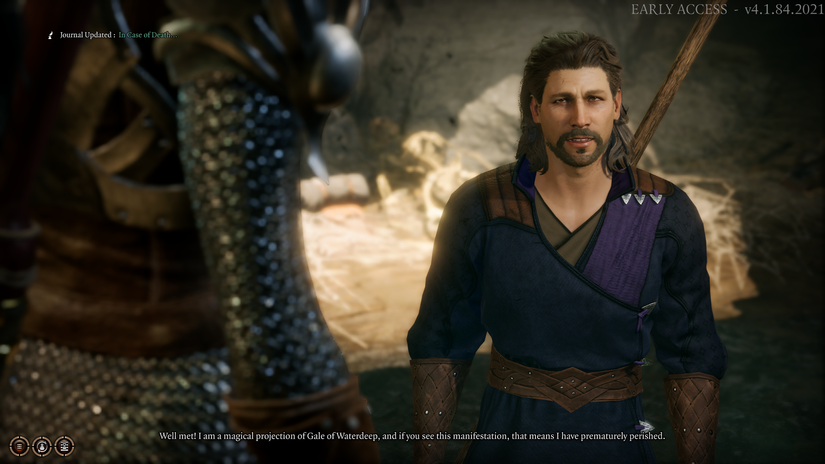
Task: Open the dialogue history lines icon
Action: click(19, 446)
